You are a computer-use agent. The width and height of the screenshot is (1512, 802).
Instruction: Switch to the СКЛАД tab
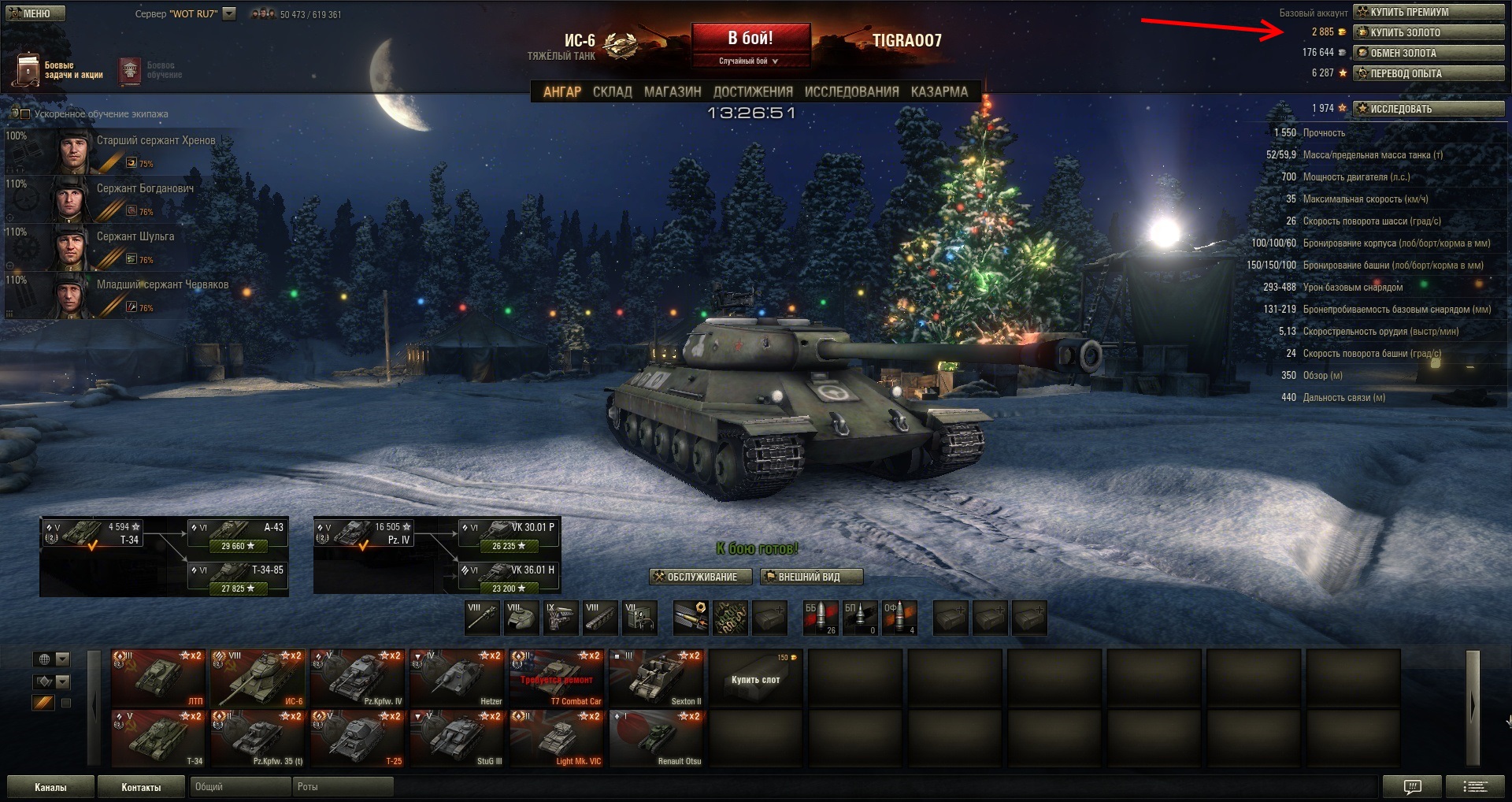coord(612,92)
